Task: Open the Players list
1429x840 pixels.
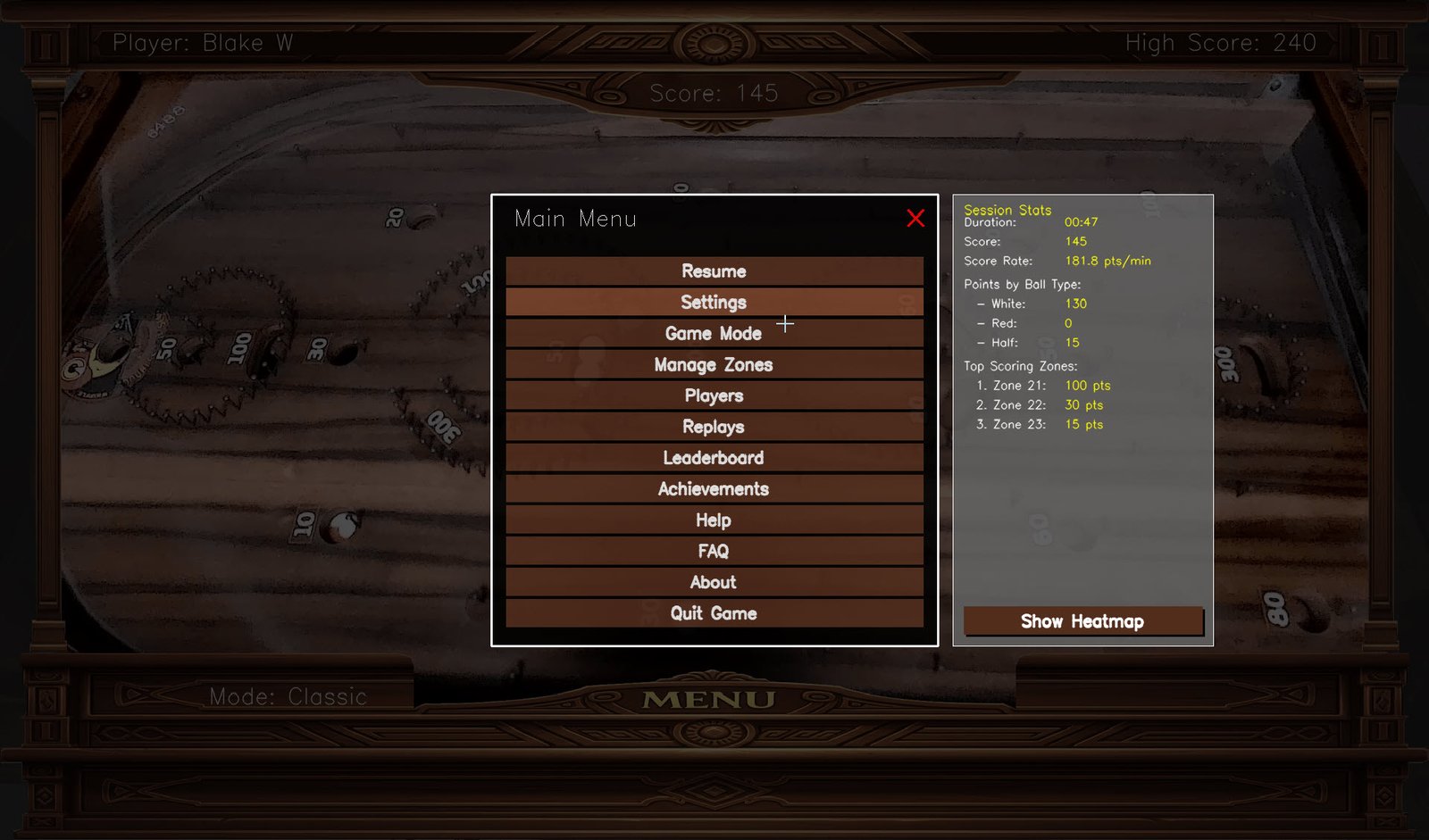Action: point(714,395)
